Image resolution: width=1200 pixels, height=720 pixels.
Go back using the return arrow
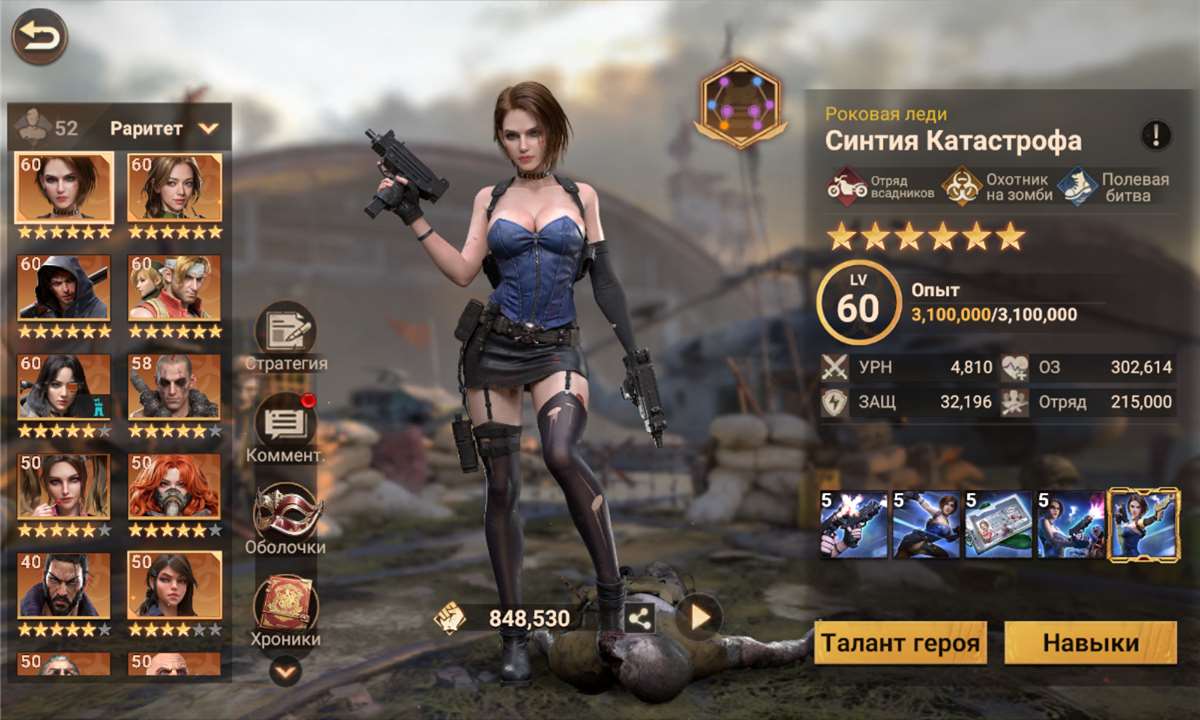point(39,37)
